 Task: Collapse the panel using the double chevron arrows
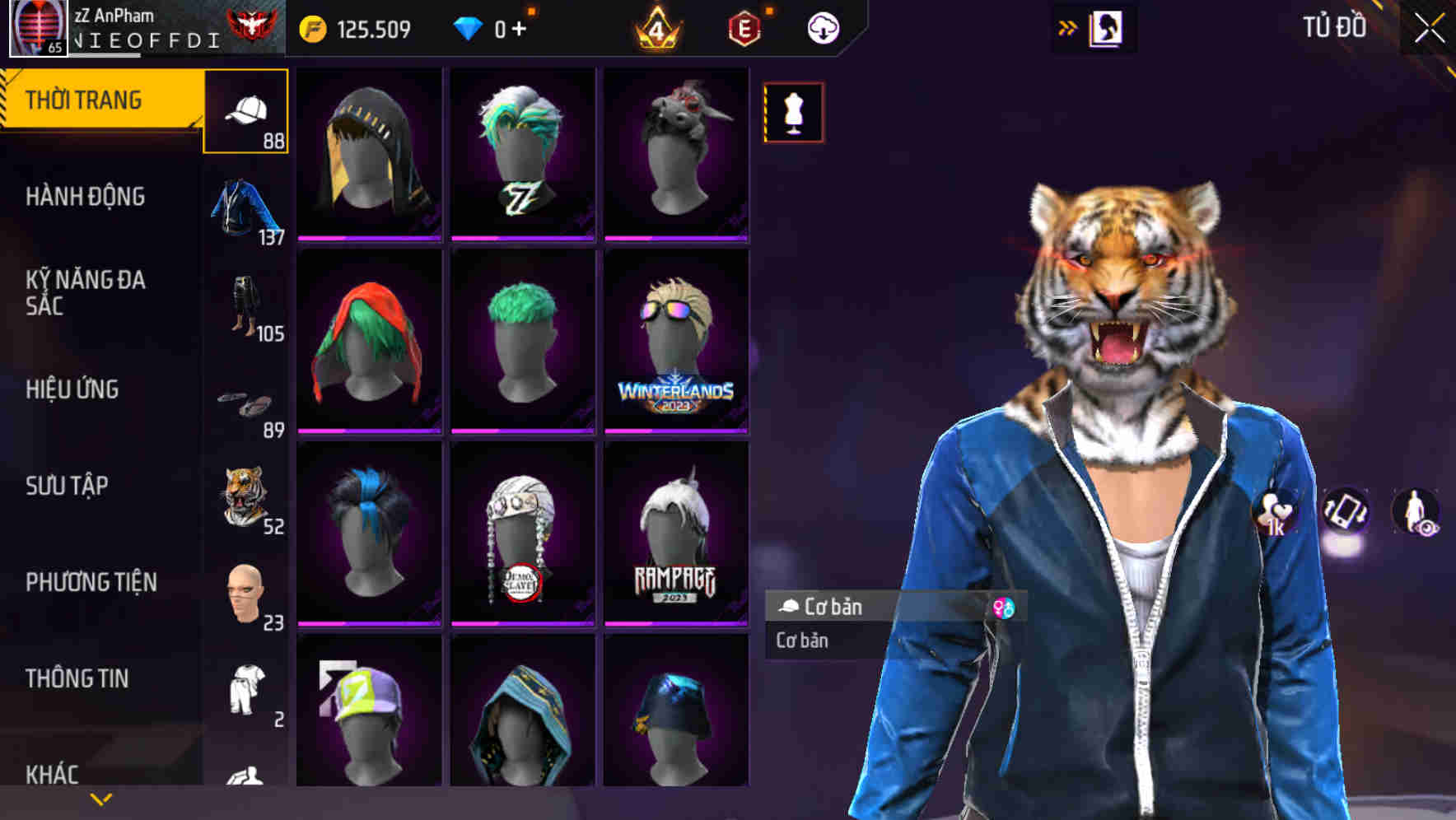pyautogui.click(x=1066, y=26)
